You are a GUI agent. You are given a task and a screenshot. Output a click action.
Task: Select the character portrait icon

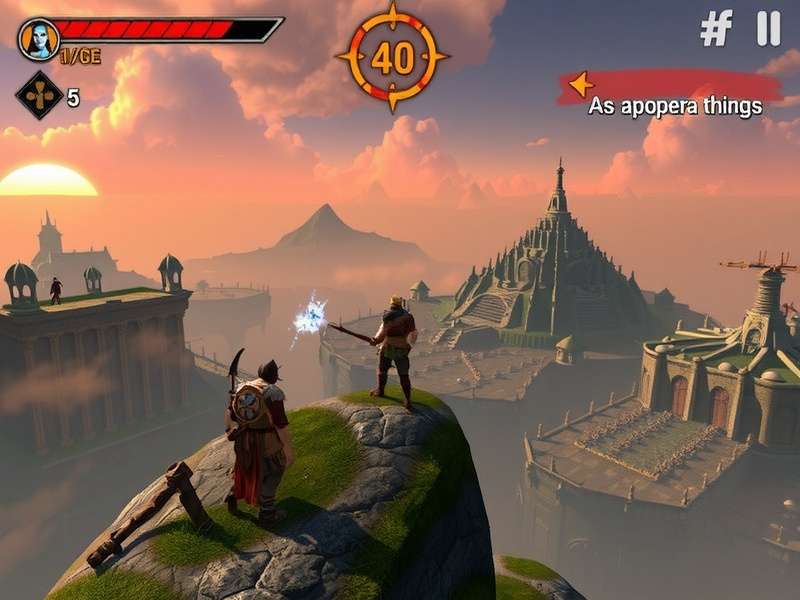tap(39, 38)
